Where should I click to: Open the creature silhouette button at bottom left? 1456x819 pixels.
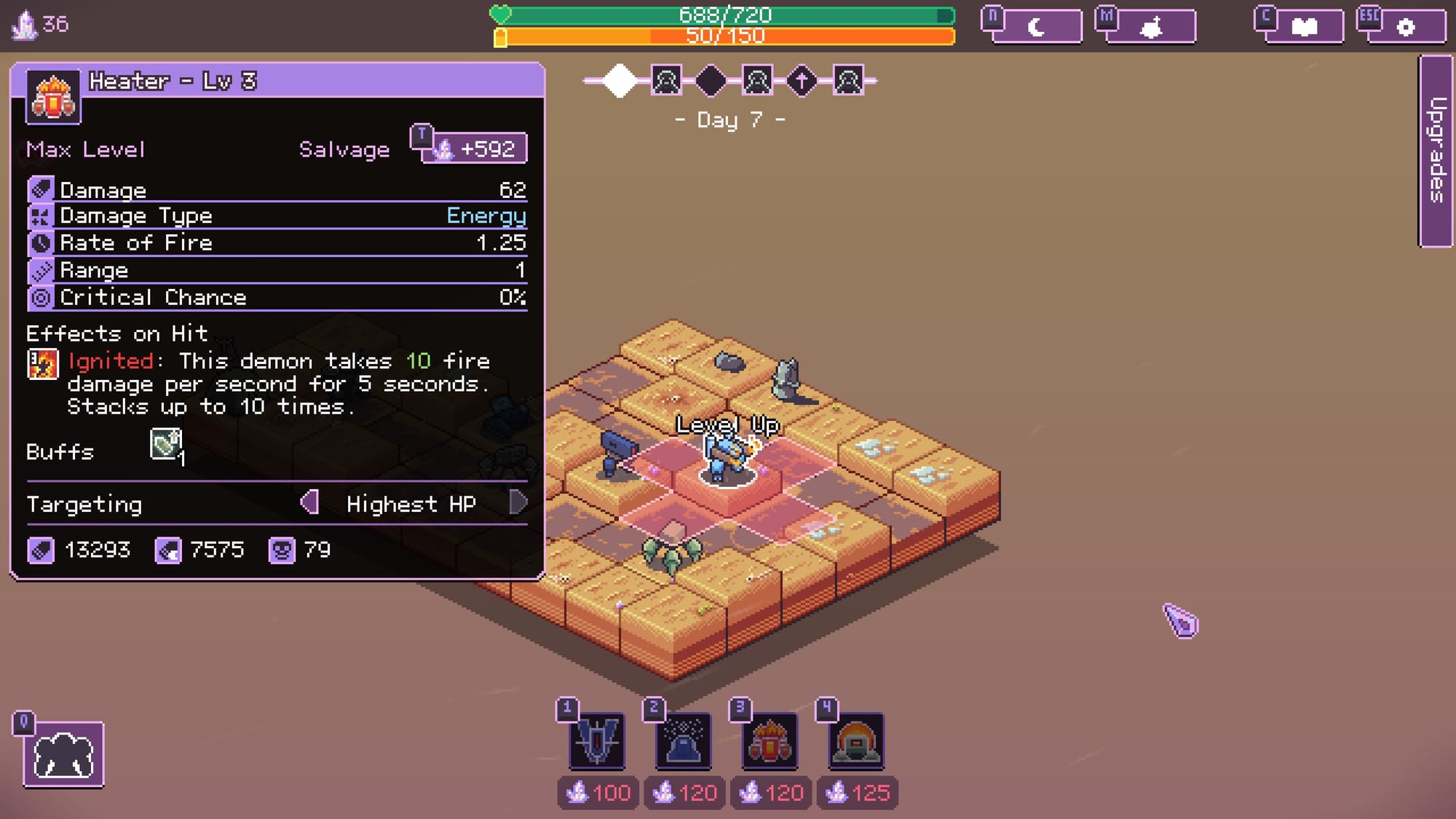point(63,754)
